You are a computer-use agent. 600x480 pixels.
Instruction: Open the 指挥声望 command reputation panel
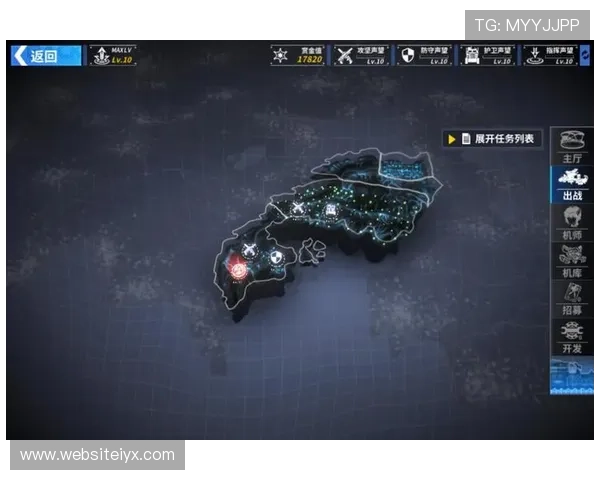tap(549, 56)
